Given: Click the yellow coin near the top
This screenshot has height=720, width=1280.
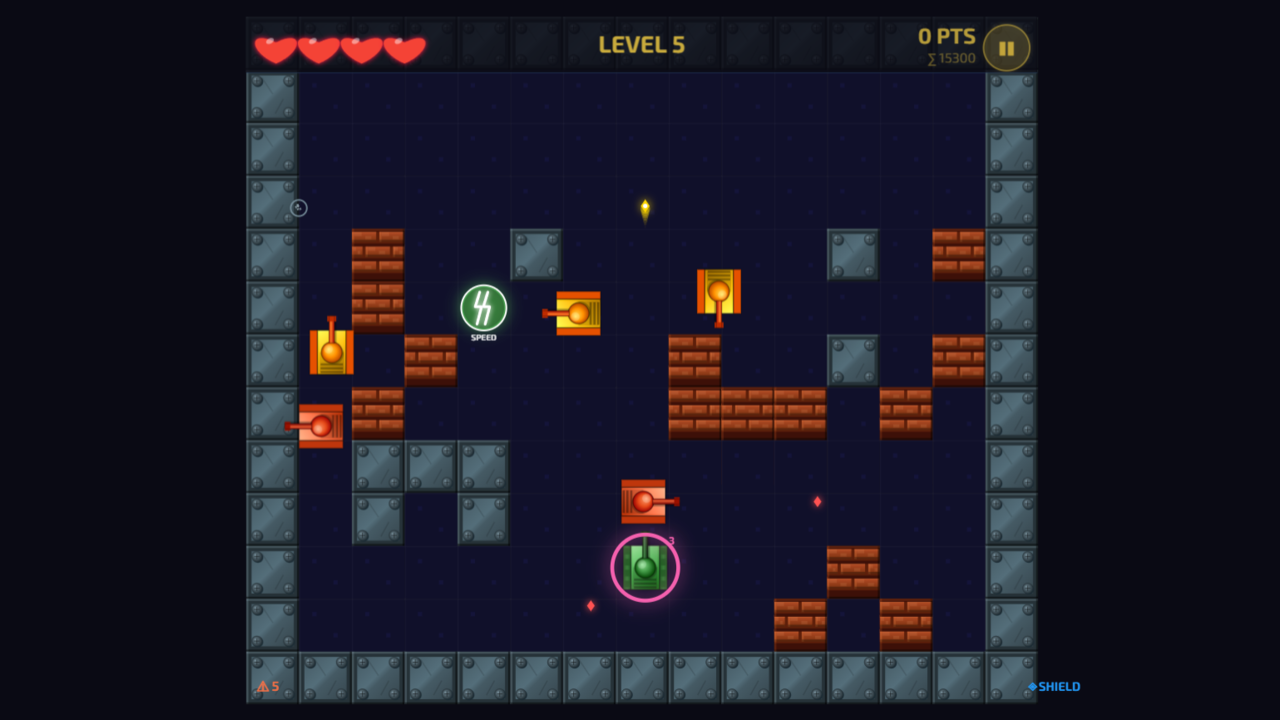Looking at the screenshot, I should tap(645, 207).
